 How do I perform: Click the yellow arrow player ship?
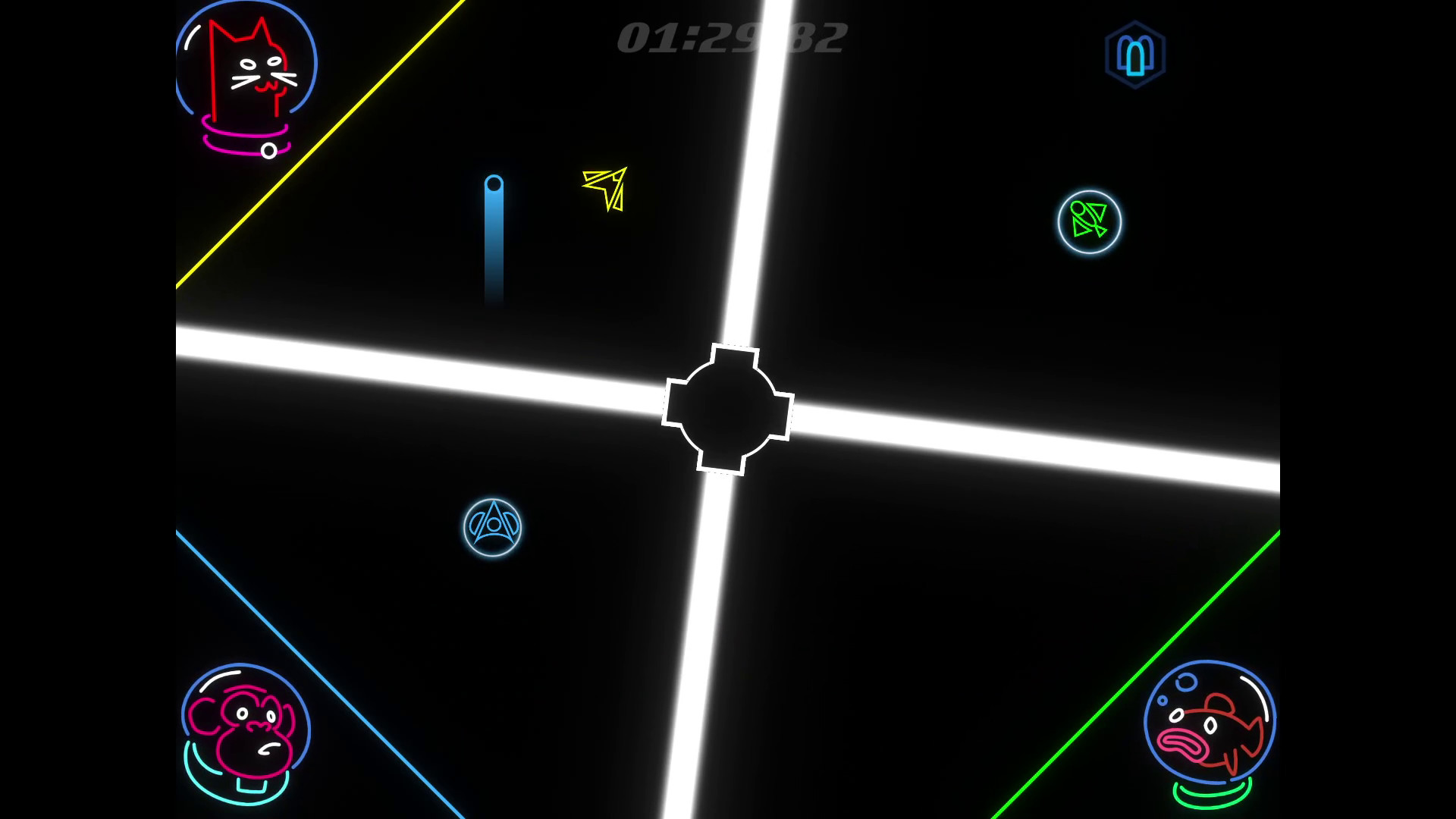(x=604, y=188)
